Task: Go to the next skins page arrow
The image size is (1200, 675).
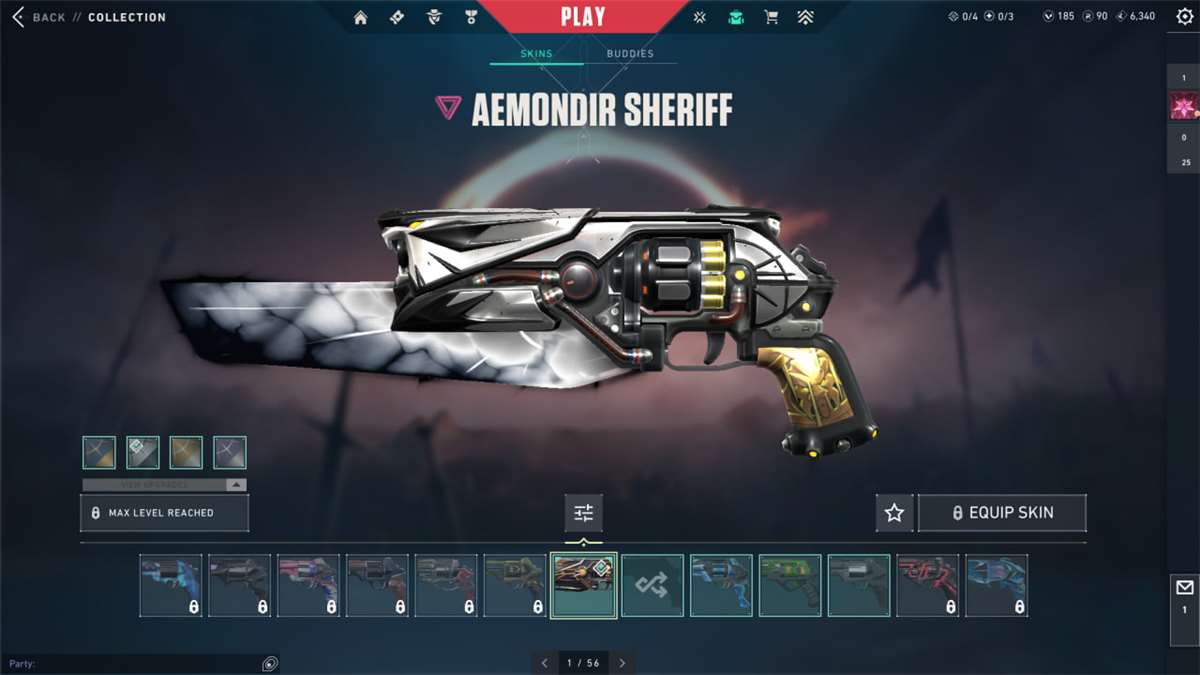Action: tap(622, 663)
